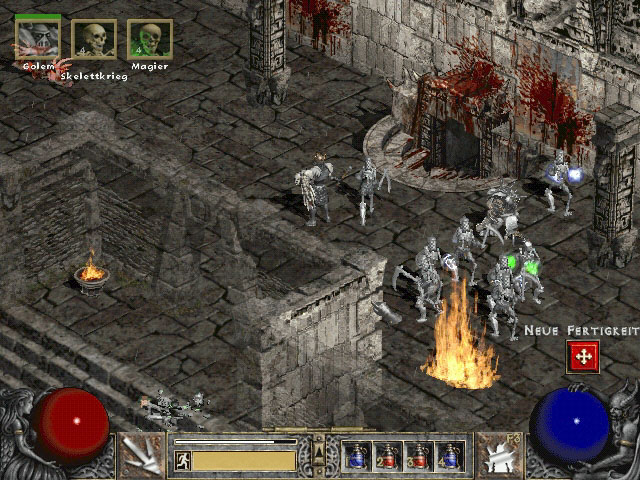This screenshot has width=640, height=480.
Task: Select the Magier skeleton mage portrait
Action: click(x=150, y=39)
